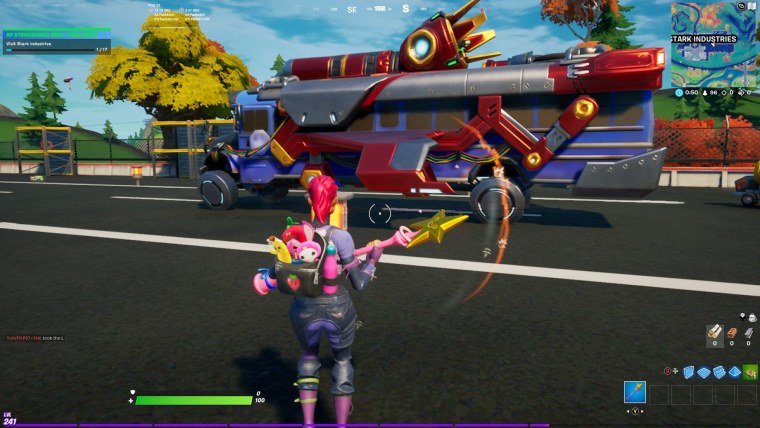
Task: Choose the stairs building piece
Action: [x=719, y=372]
